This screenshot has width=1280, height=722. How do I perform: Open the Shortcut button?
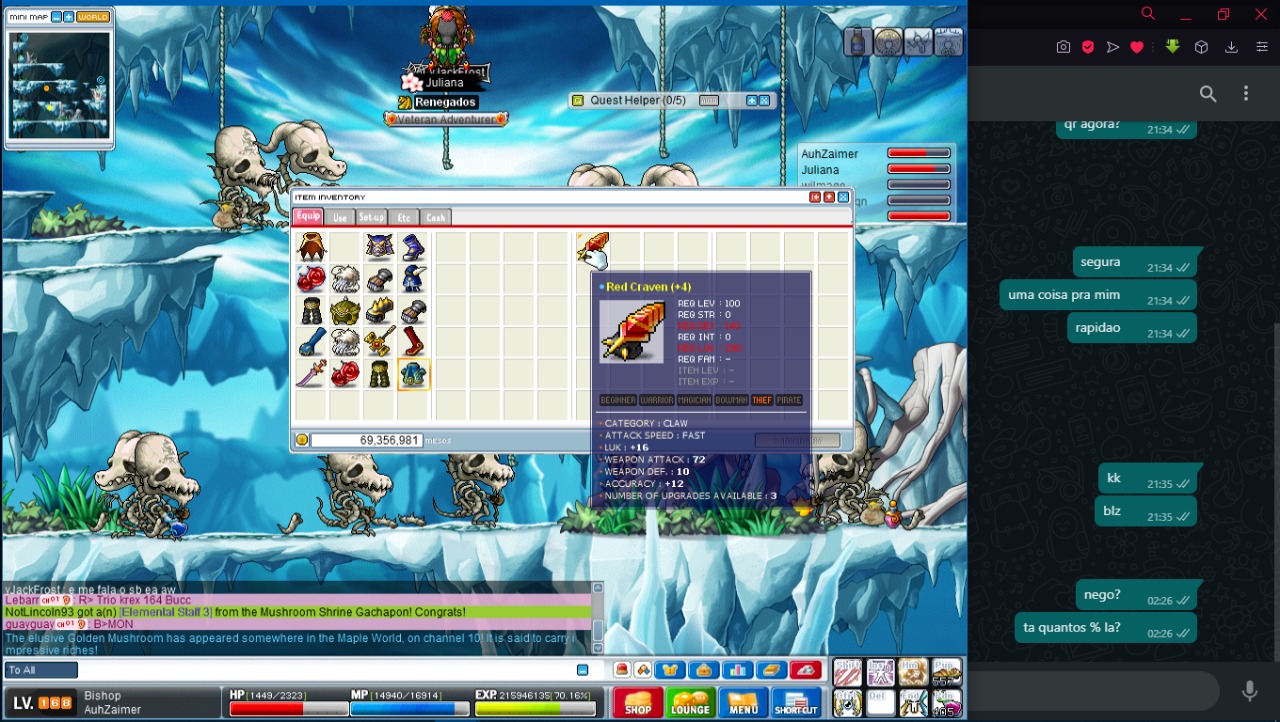coord(796,703)
